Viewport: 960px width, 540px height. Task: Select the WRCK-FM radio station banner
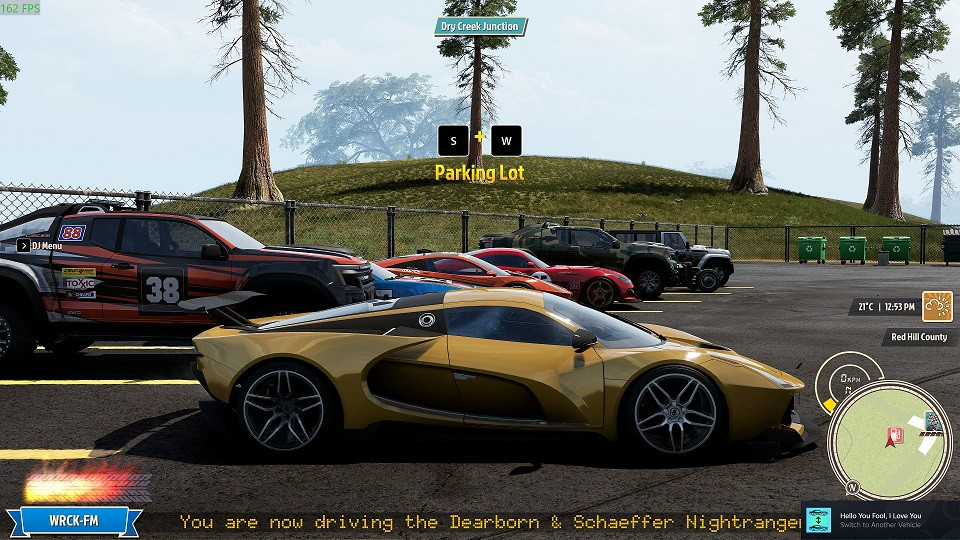point(73,520)
